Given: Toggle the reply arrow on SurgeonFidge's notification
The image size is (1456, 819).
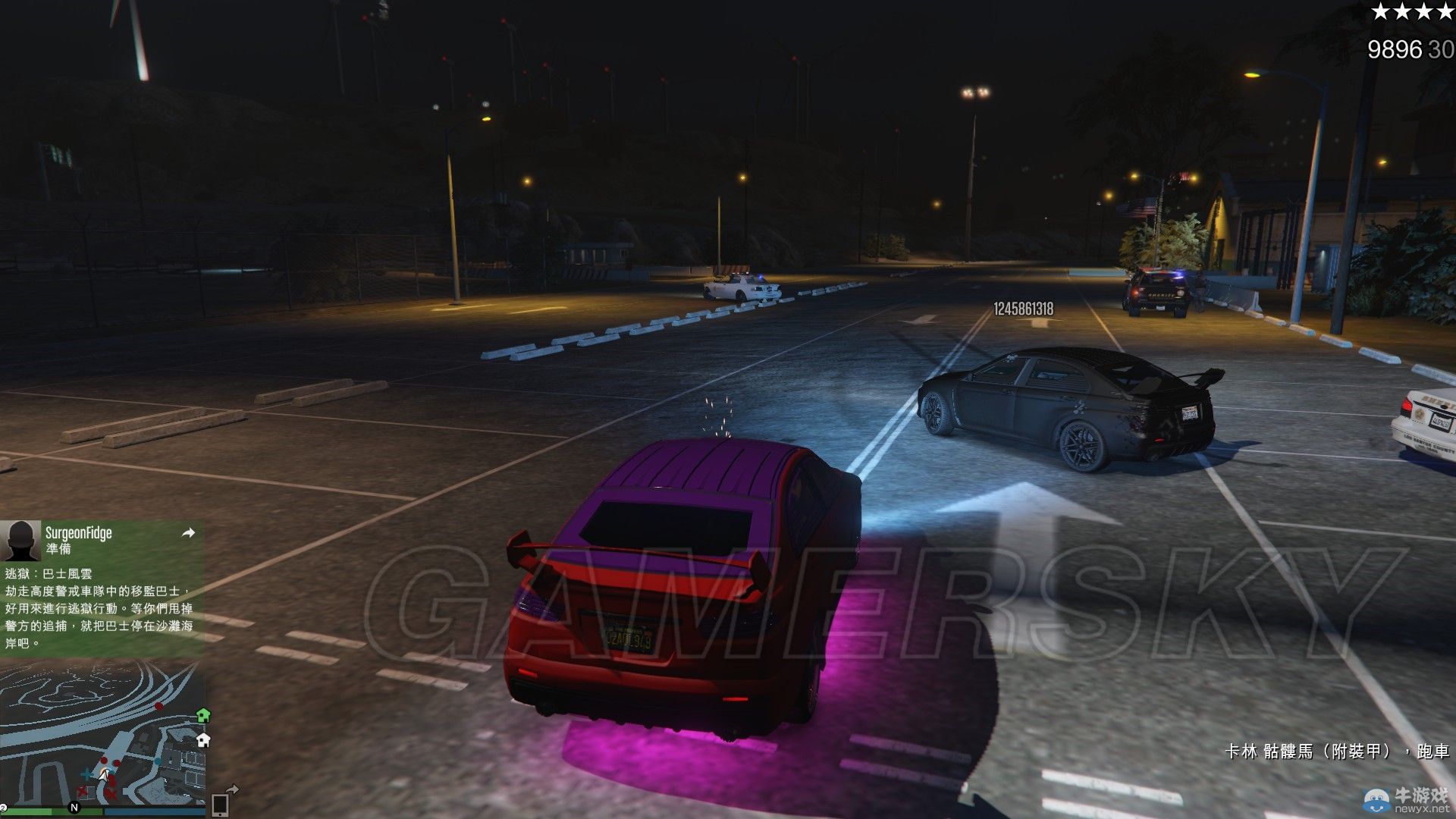Looking at the screenshot, I should click(x=188, y=533).
